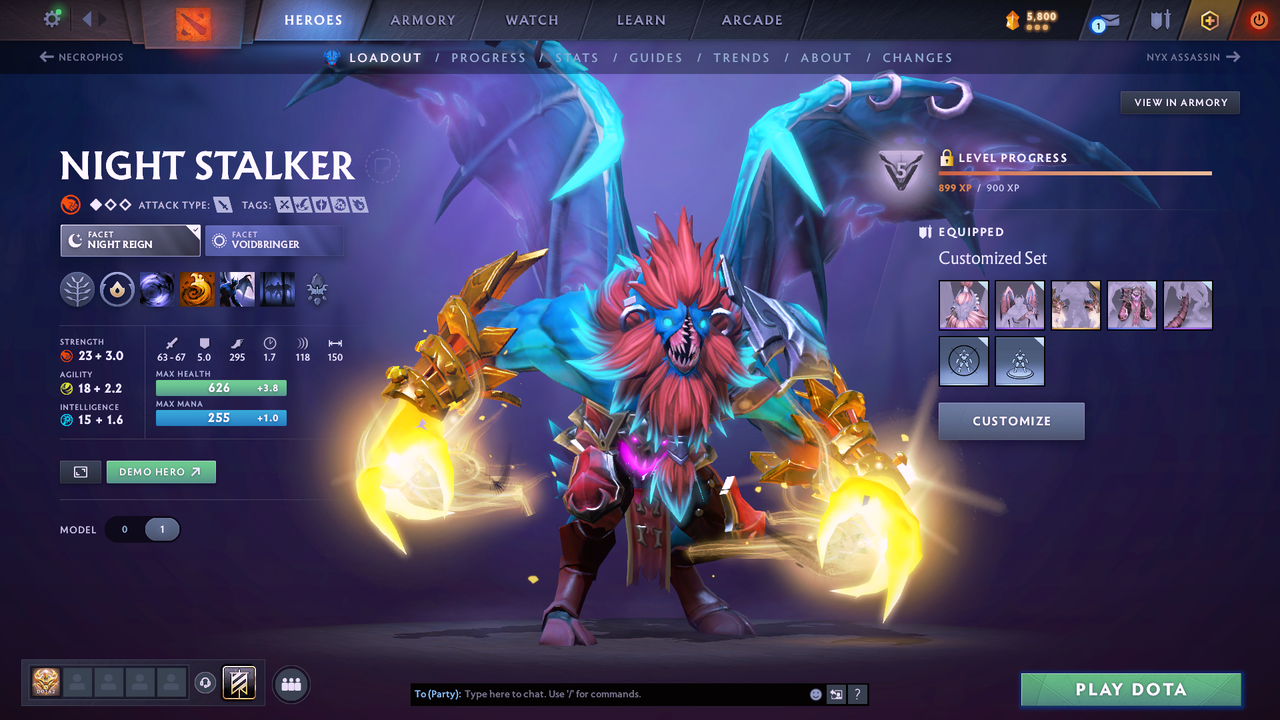
Task: Click the armory shield and sword icon
Action: [x=1160, y=20]
